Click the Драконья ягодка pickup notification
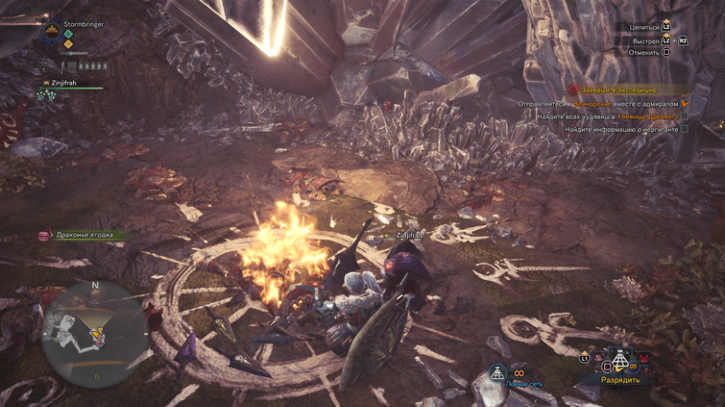This screenshot has height=407, width=725. pyautogui.click(x=84, y=235)
